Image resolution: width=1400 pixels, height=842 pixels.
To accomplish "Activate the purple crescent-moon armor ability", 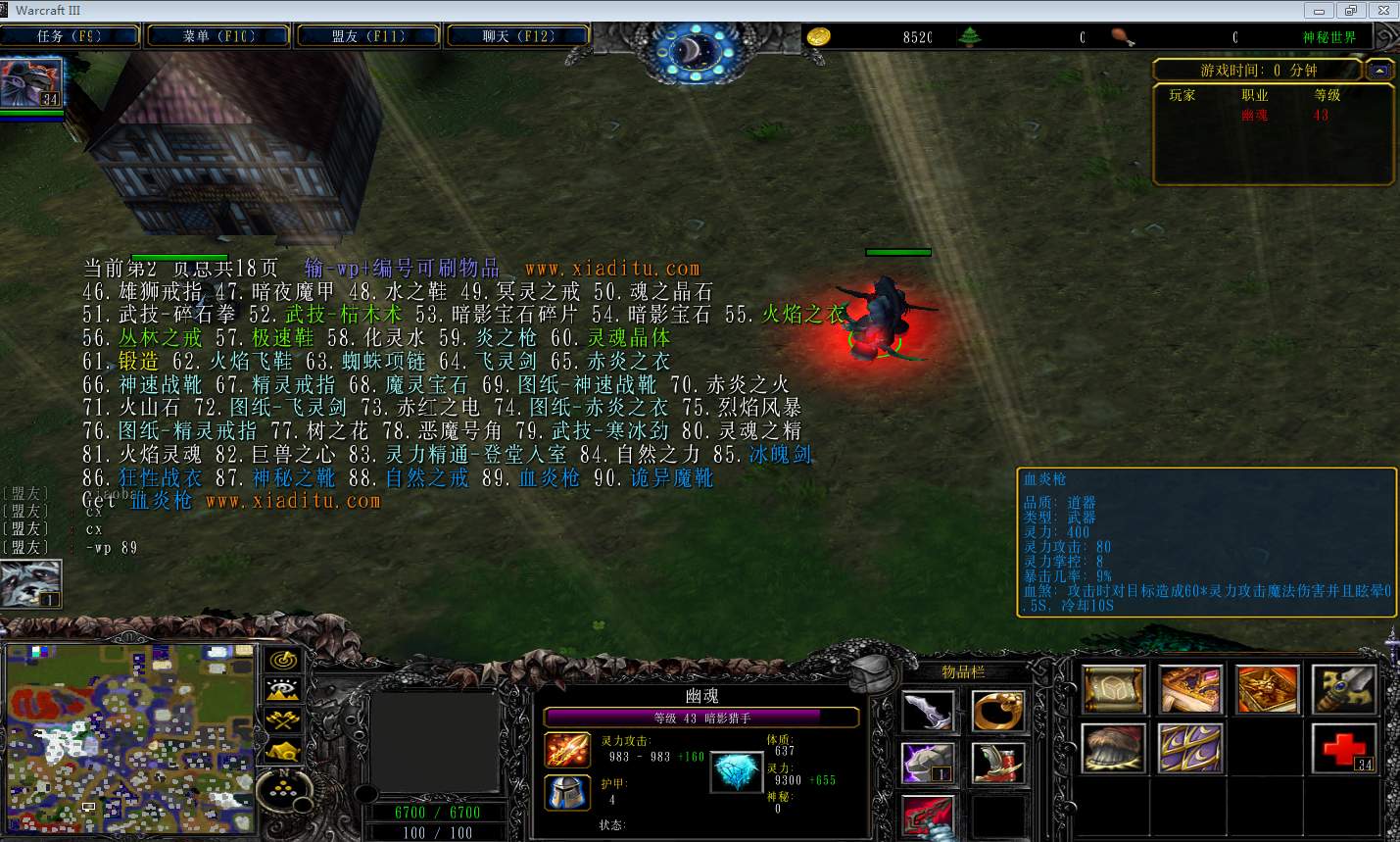I will (x=1189, y=749).
